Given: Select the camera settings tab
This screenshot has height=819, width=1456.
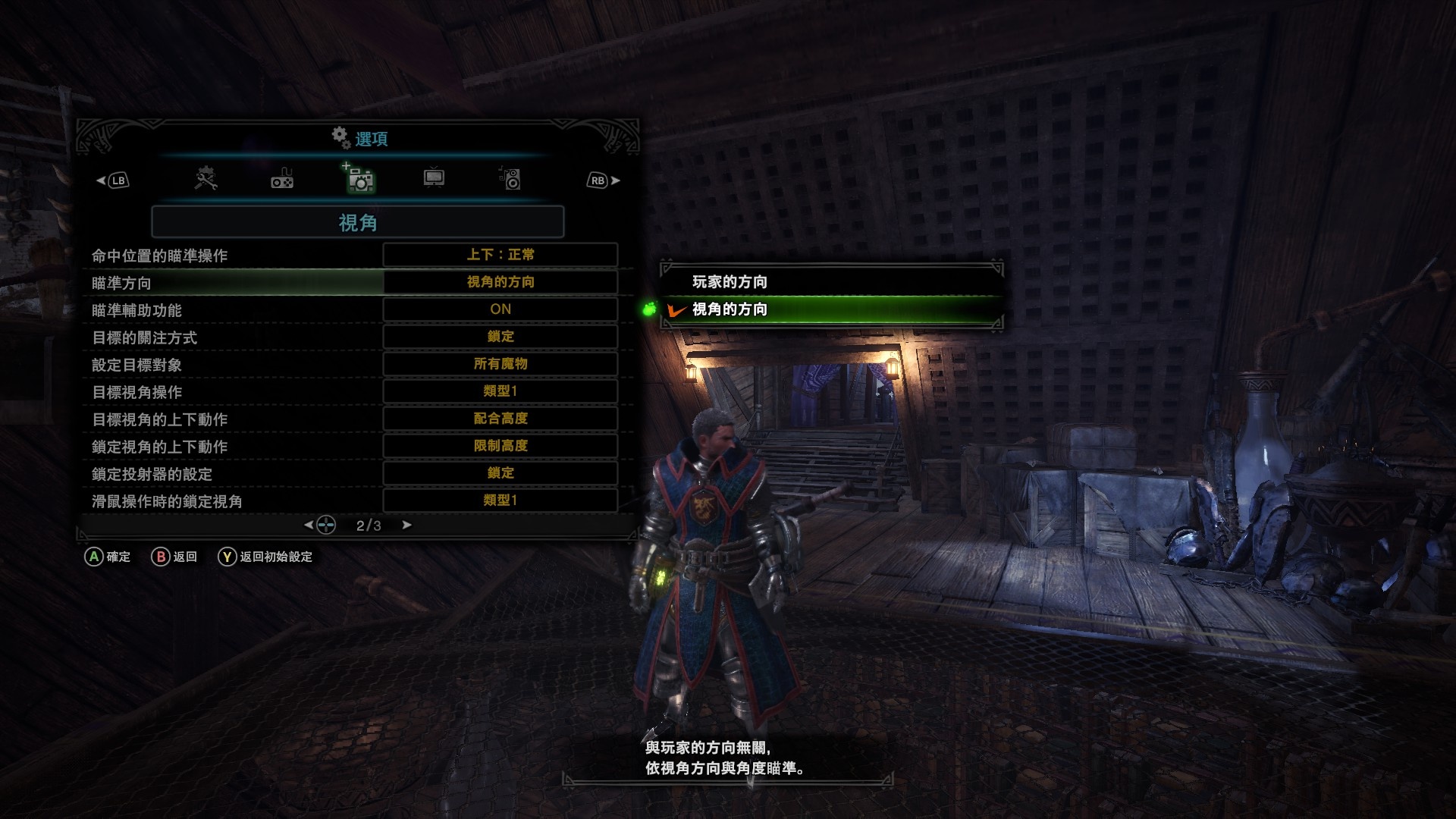Looking at the screenshot, I should [x=360, y=180].
